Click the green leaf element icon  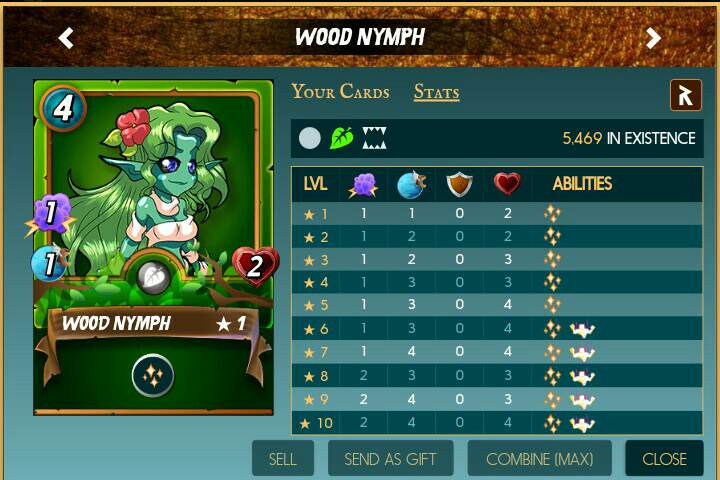click(x=342, y=138)
